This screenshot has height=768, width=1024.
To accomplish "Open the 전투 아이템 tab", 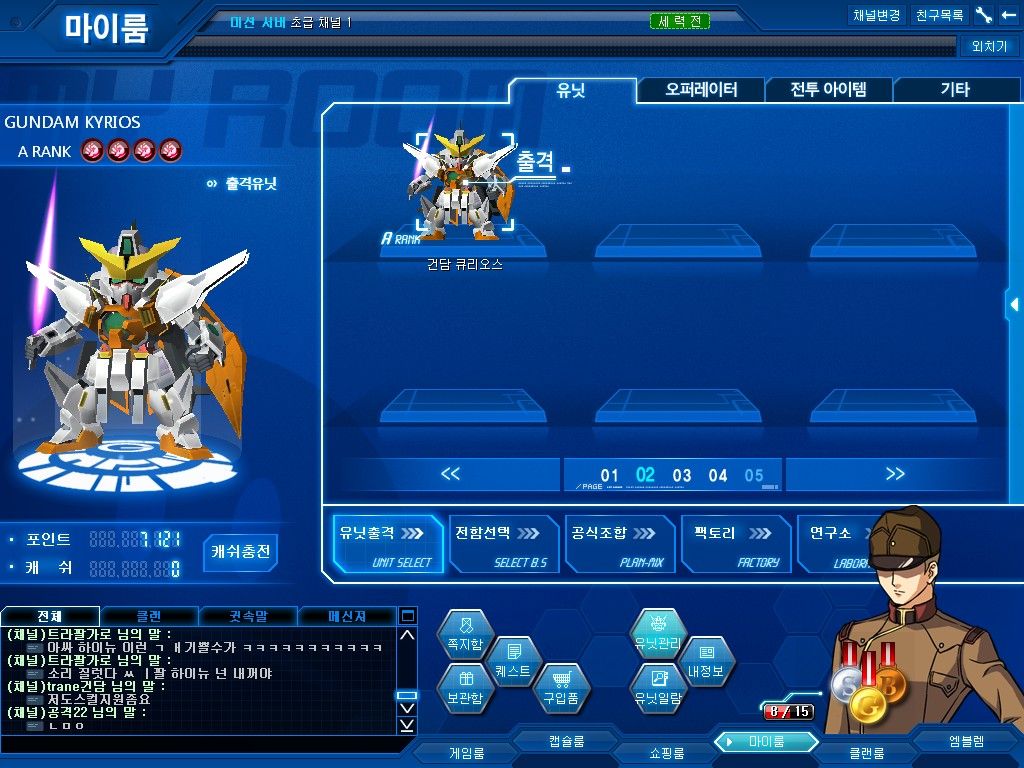I will (828, 90).
